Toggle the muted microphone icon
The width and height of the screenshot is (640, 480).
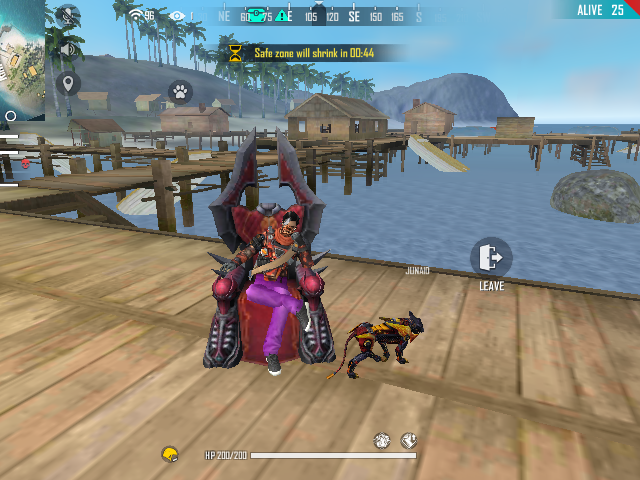click(68, 15)
